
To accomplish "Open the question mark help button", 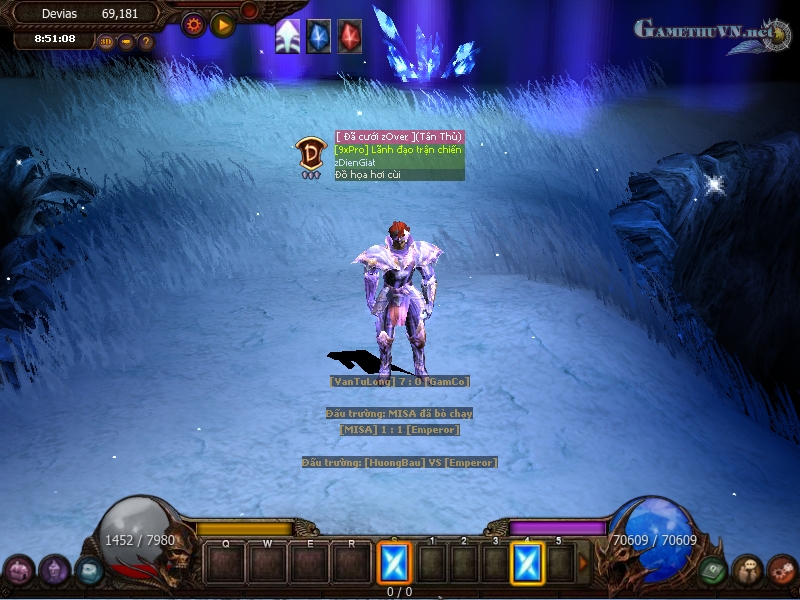I will [146, 42].
